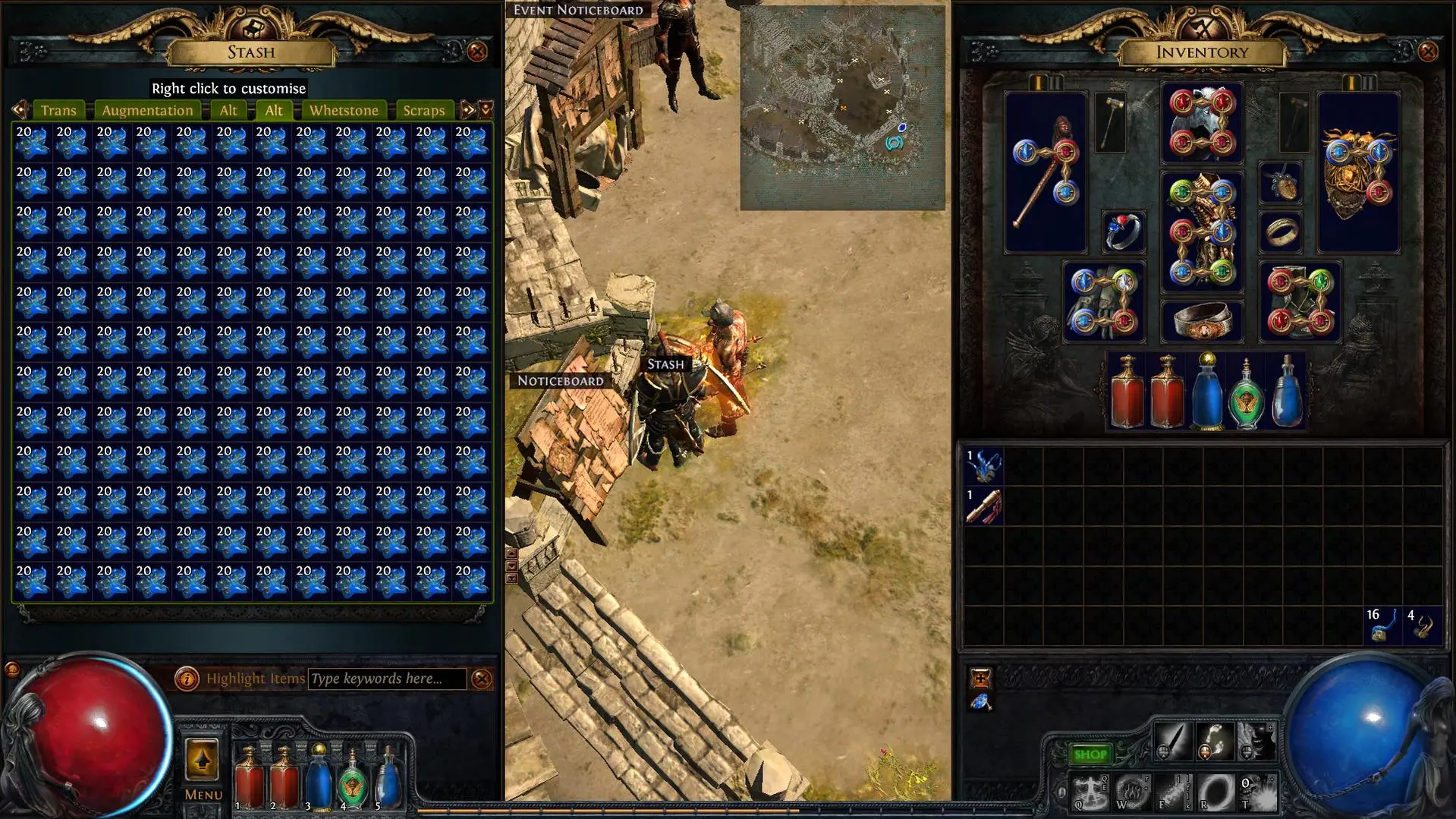Viewport: 1456px width, 819px height.
Task: Close the Inventory panel
Action: [x=1428, y=52]
